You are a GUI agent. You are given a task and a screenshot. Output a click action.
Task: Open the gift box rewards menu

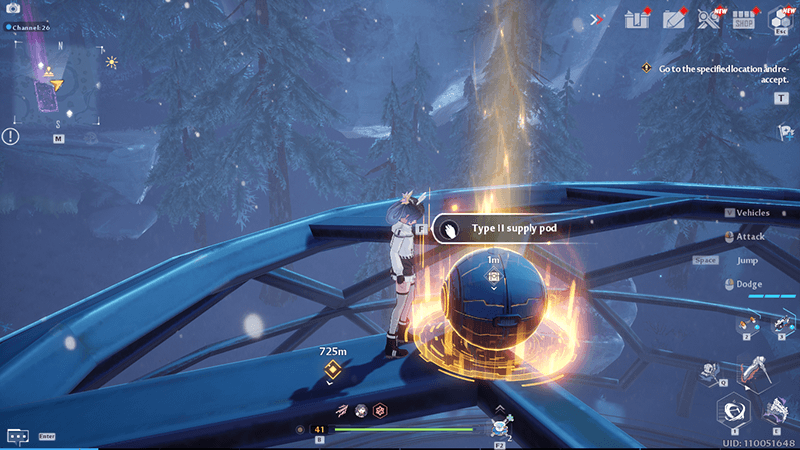[637, 19]
